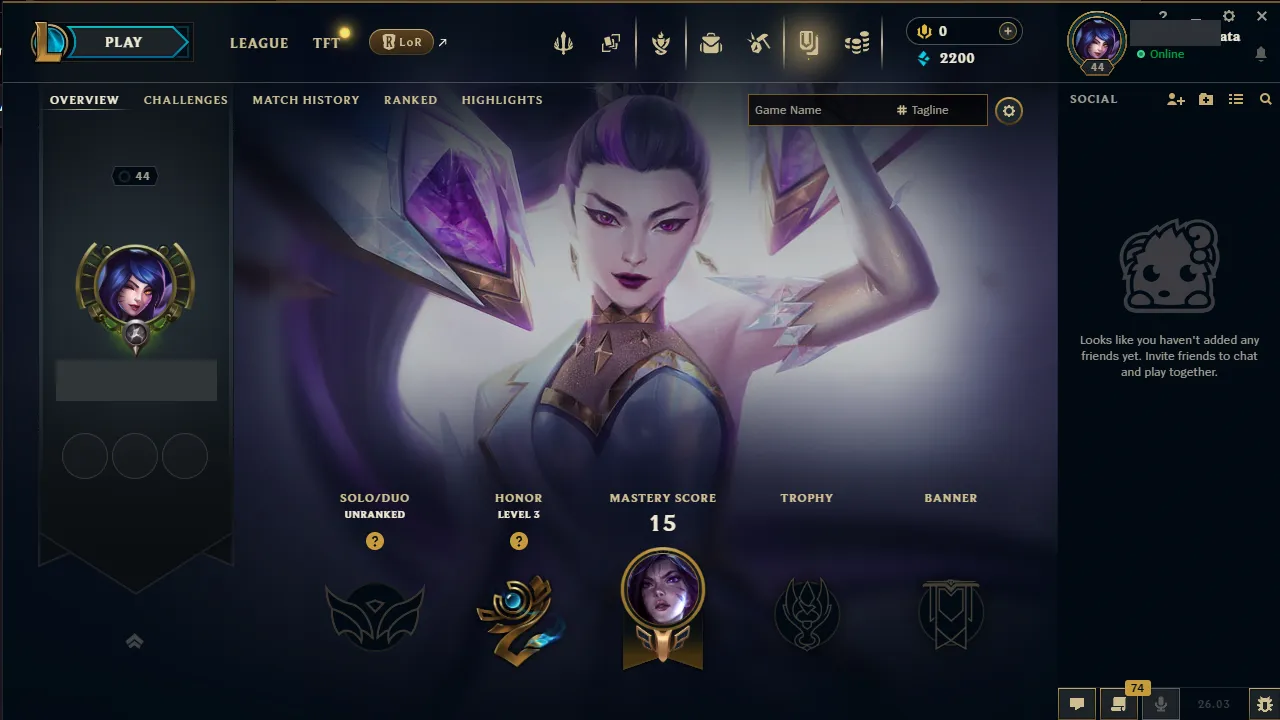The image size is (1280, 720).
Task: Click the PLAY button
Action: [122, 42]
